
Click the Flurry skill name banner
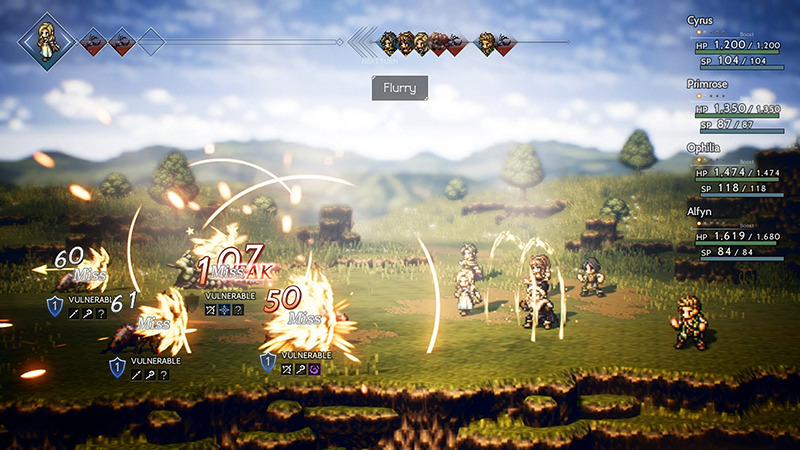(x=400, y=88)
